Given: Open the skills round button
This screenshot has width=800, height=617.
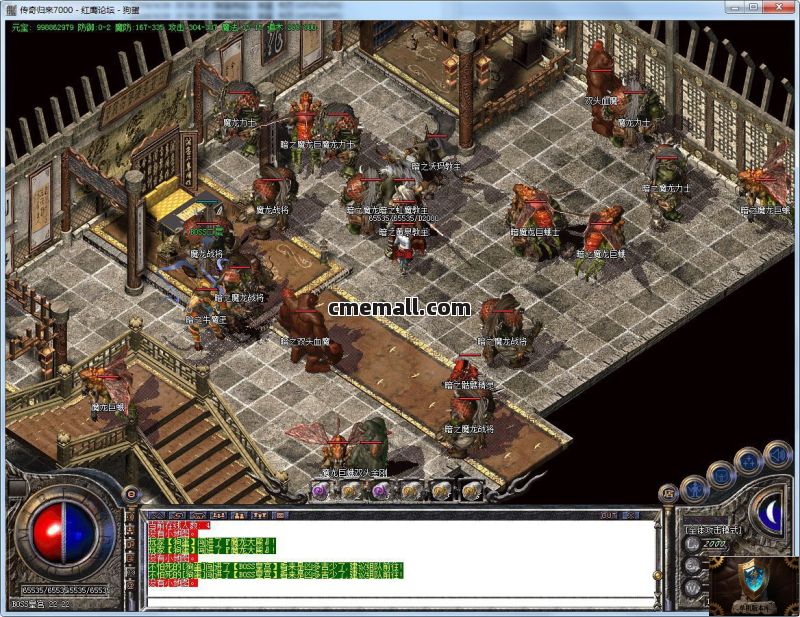Looking at the screenshot, I should coord(747,461).
